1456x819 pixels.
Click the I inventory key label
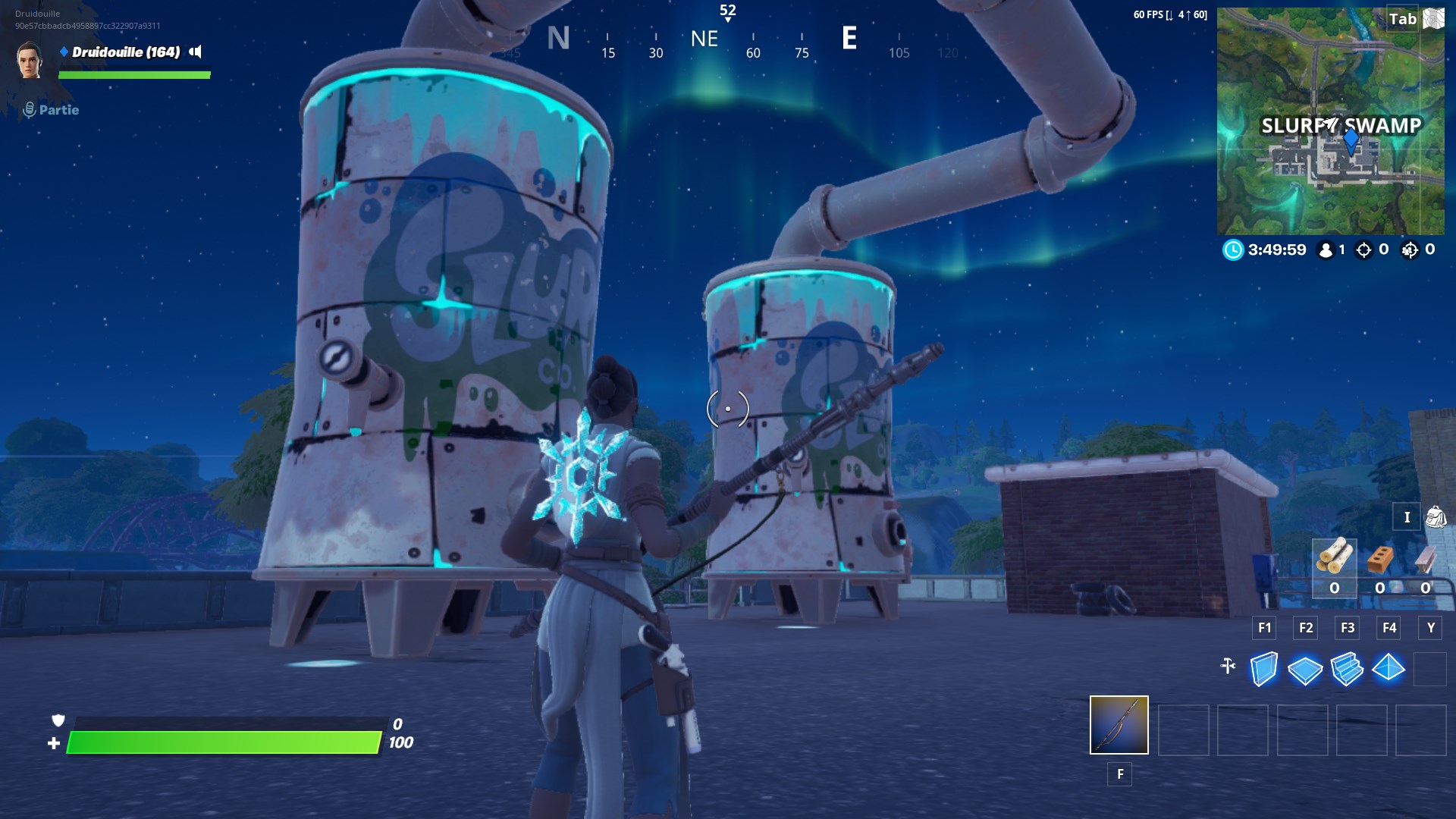click(x=1407, y=516)
